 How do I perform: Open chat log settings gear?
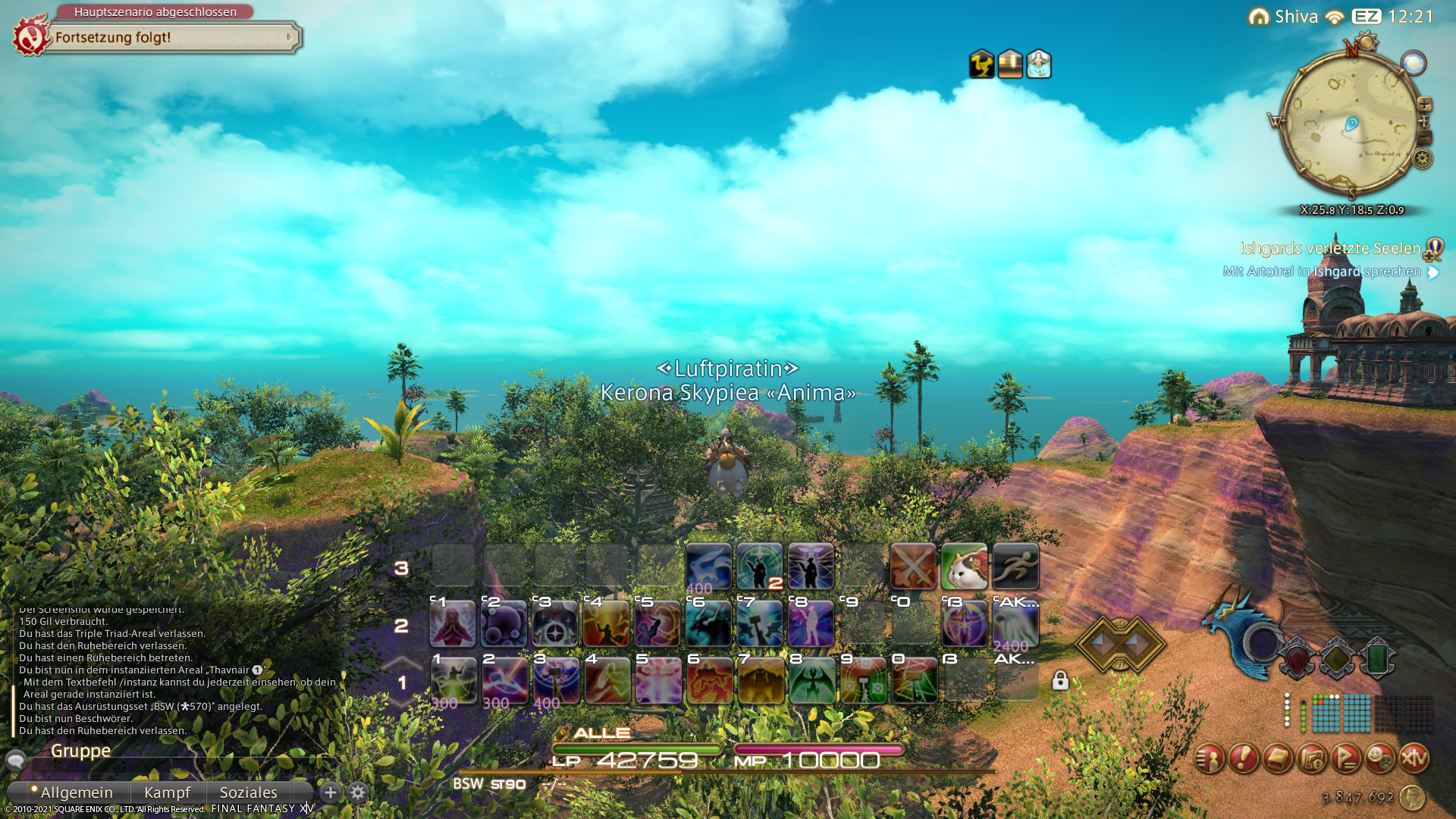(x=358, y=792)
